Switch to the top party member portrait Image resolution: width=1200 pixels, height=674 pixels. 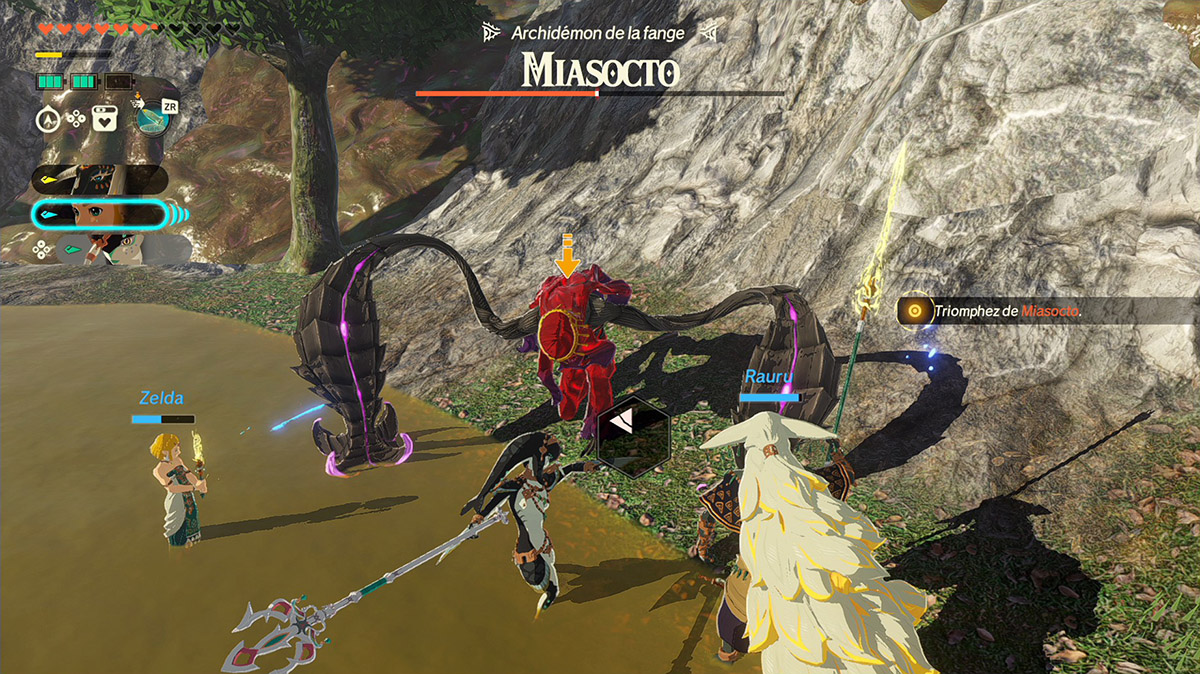coord(98,179)
